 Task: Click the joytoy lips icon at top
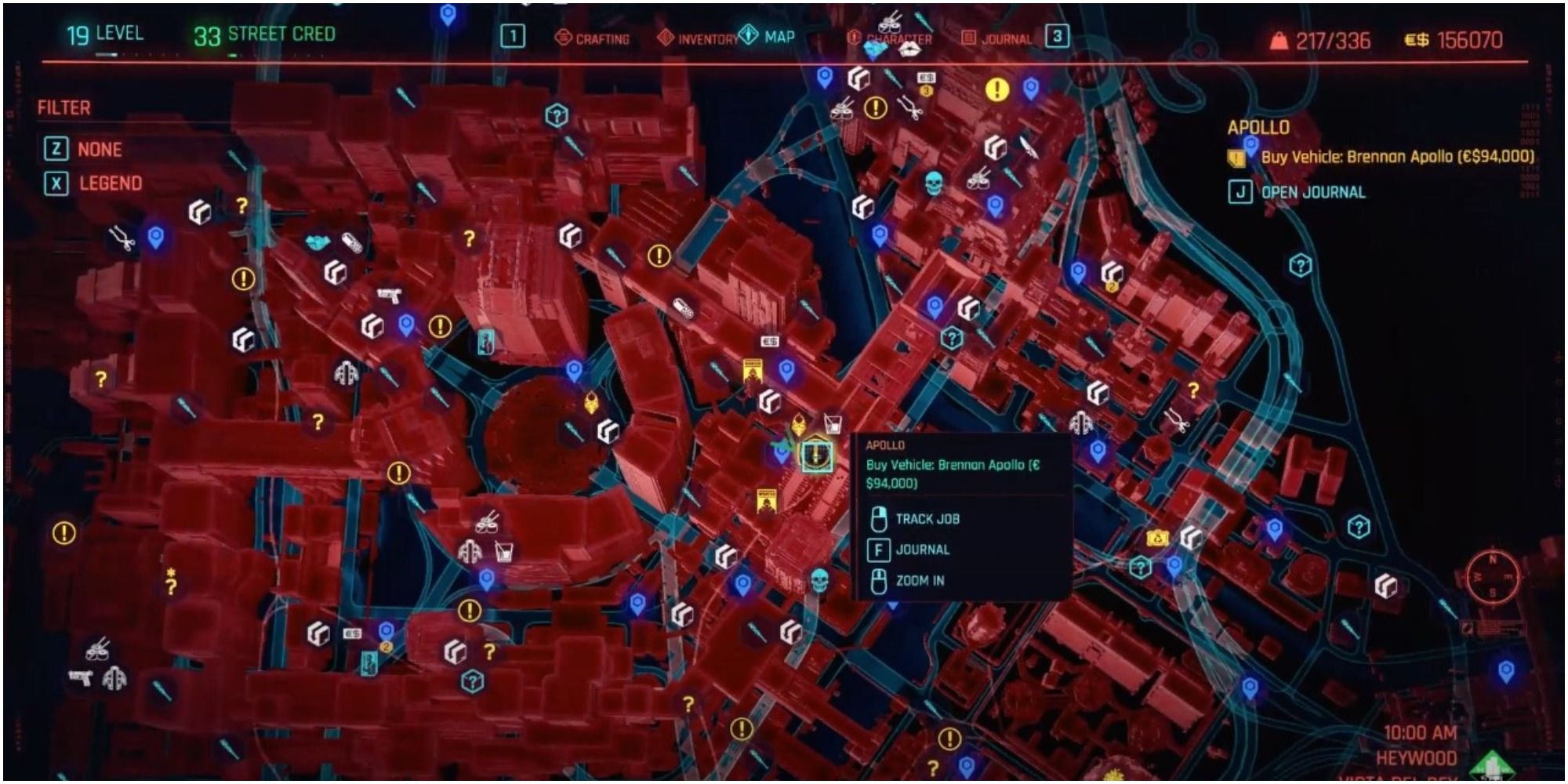[910, 50]
